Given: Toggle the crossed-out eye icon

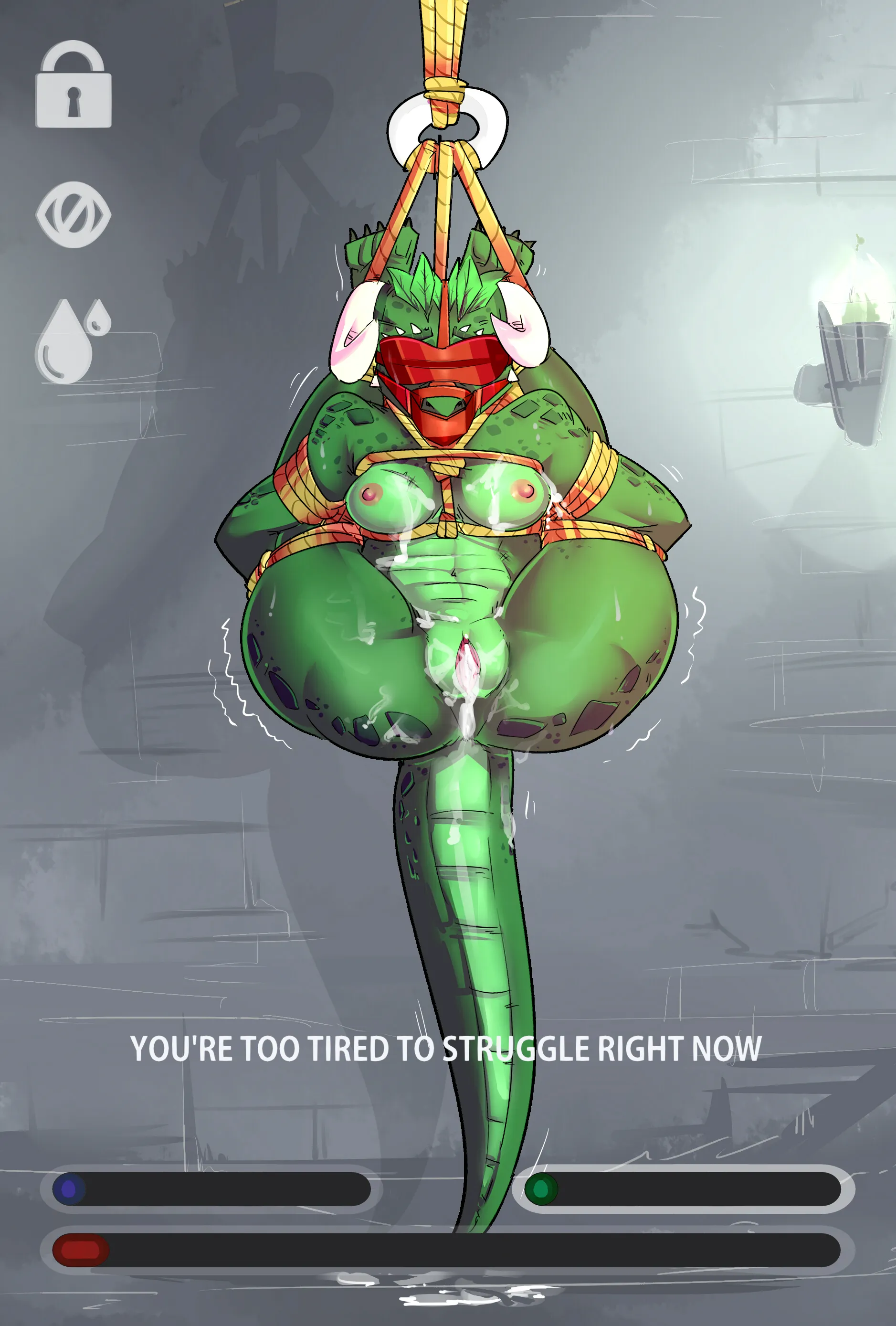Looking at the screenshot, I should (x=74, y=214).
